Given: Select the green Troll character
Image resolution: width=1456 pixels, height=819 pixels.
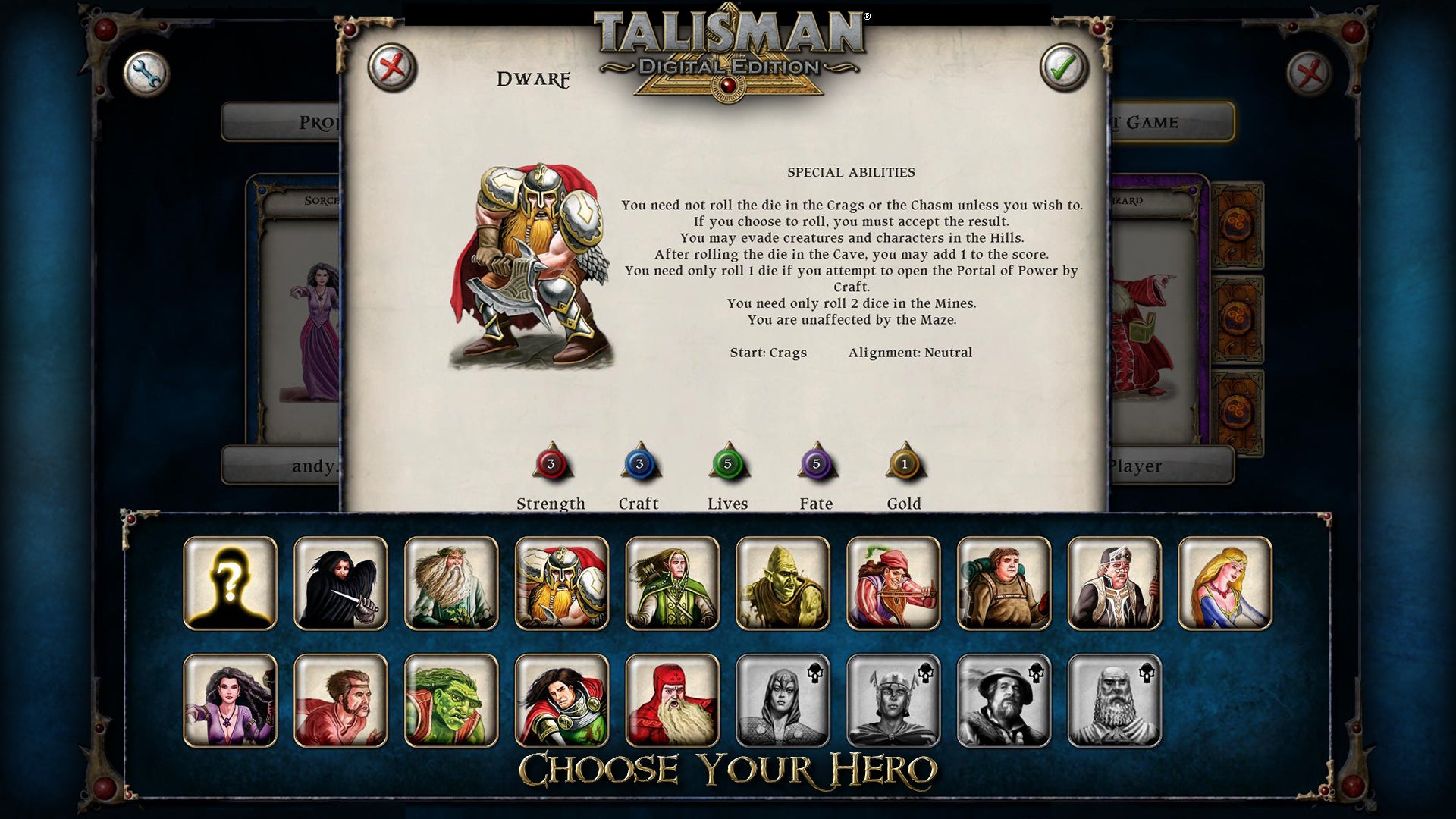Looking at the screenshot, I should pos(451,699).
